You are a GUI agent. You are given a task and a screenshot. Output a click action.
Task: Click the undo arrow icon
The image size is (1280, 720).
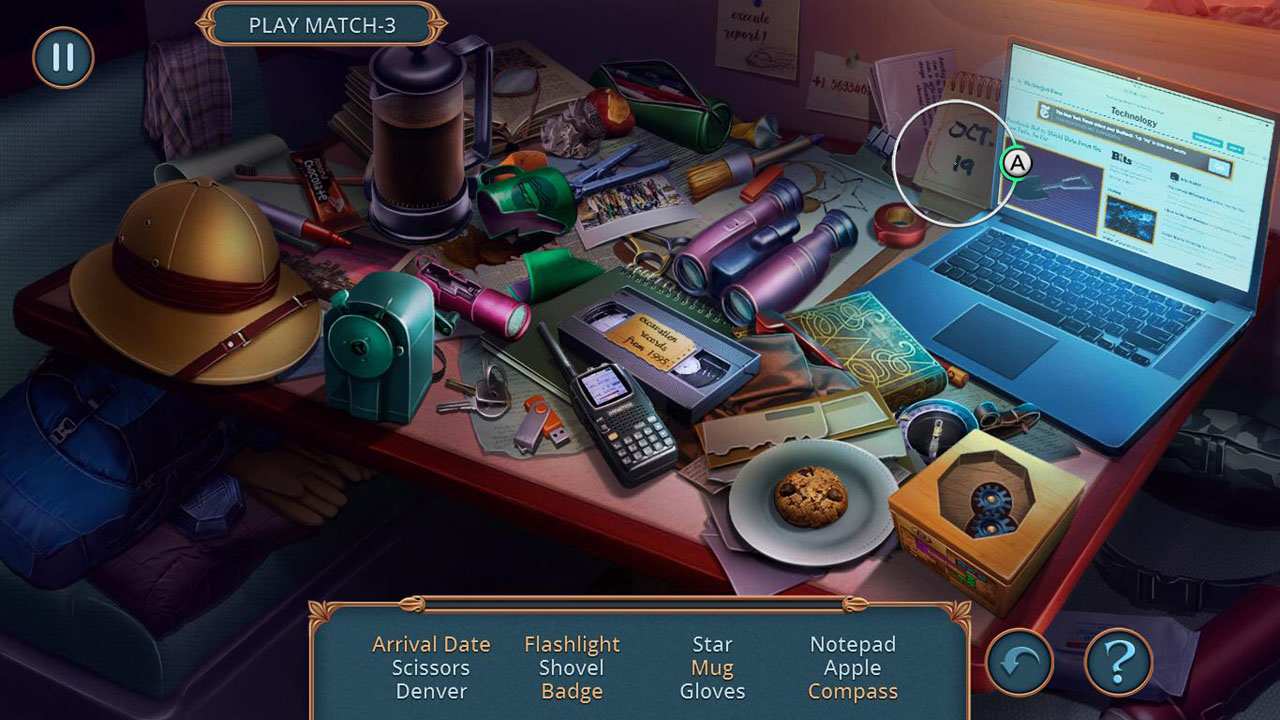pyautogui.click(x=1017, y=663)
